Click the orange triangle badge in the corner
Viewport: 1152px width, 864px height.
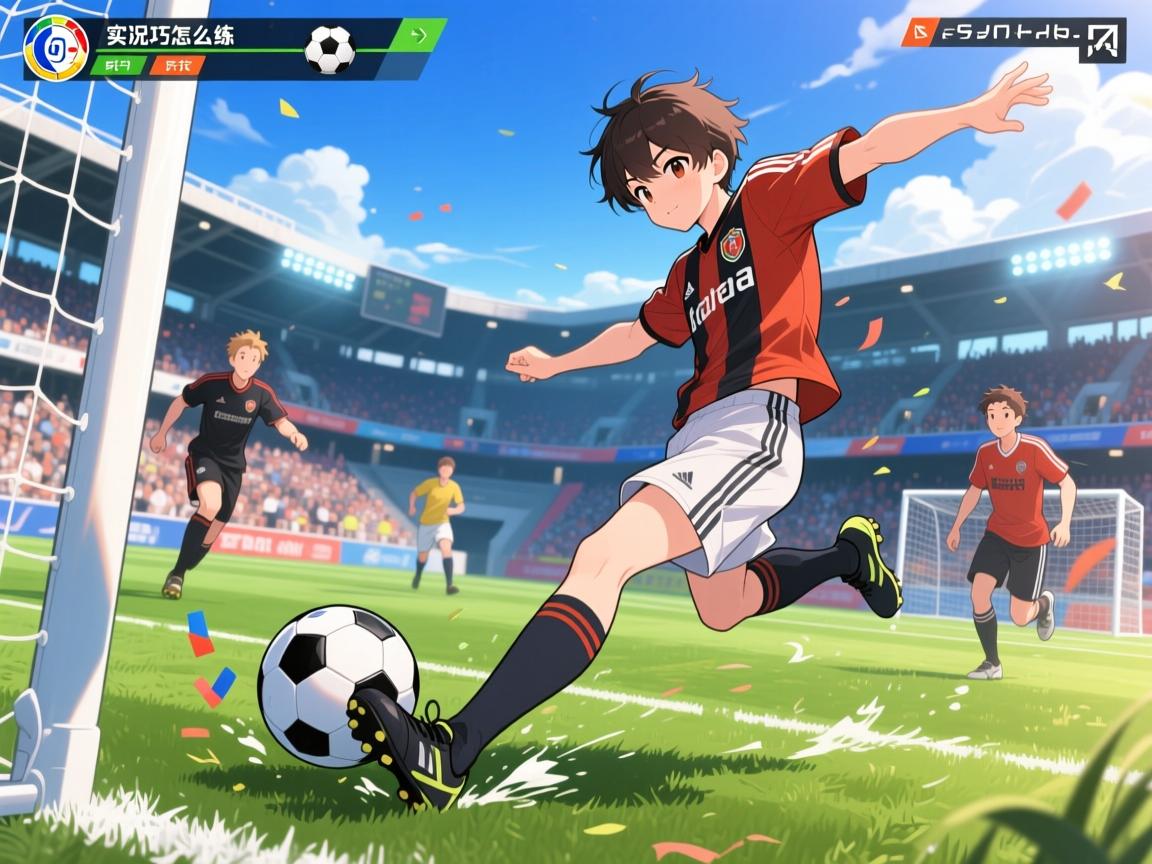pos(916,33)
